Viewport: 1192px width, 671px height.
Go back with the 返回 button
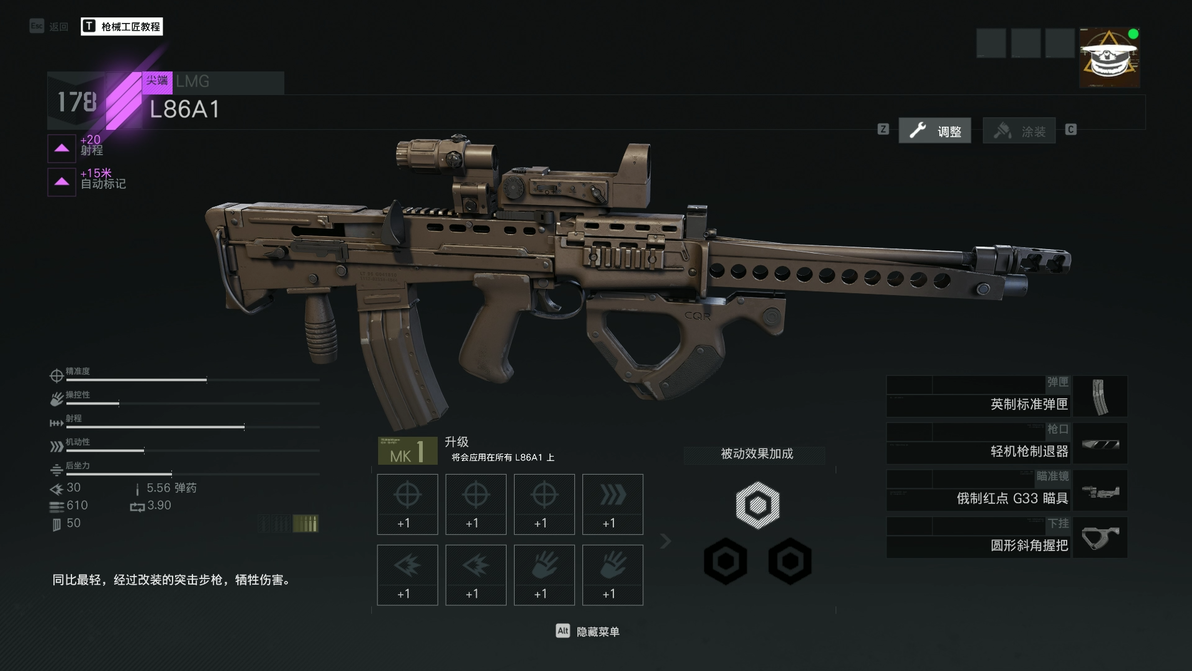tap(50, 27)
